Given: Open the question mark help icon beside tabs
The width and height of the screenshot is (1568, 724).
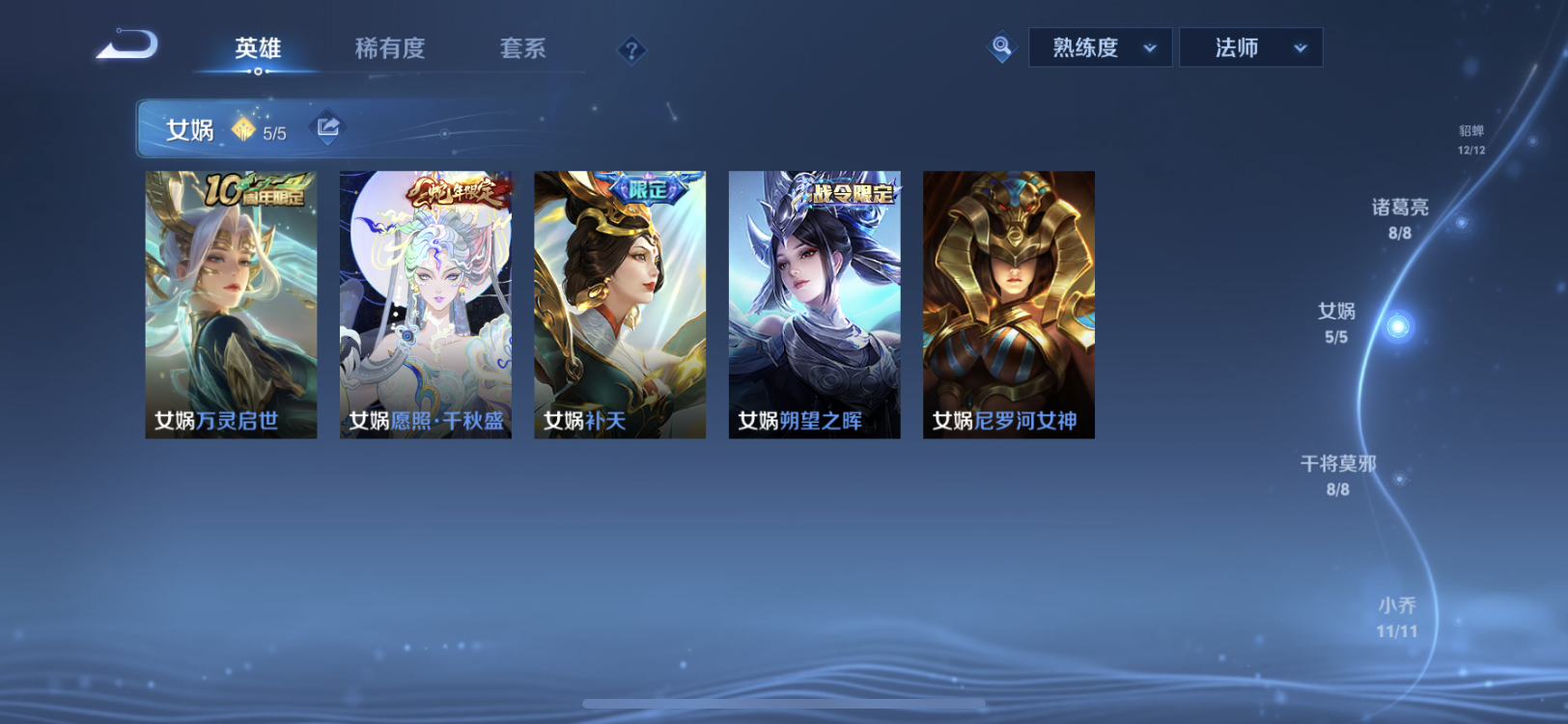Looking at the screenshot, I should tap(631, 48).
